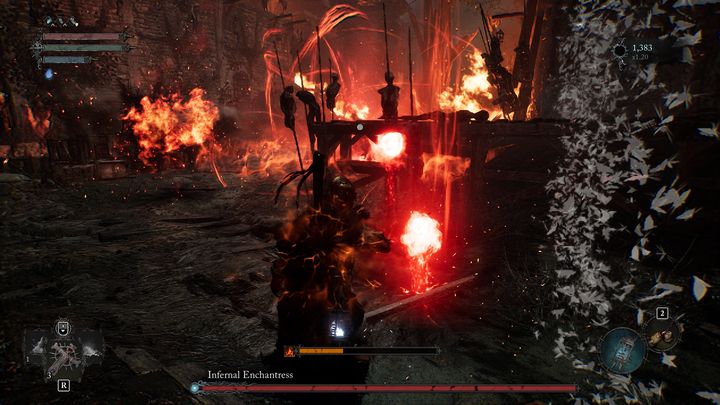720x405 pixels.
Task: Click the burn status flame icon
Action: pyautogui.click(x=291, y=351)
